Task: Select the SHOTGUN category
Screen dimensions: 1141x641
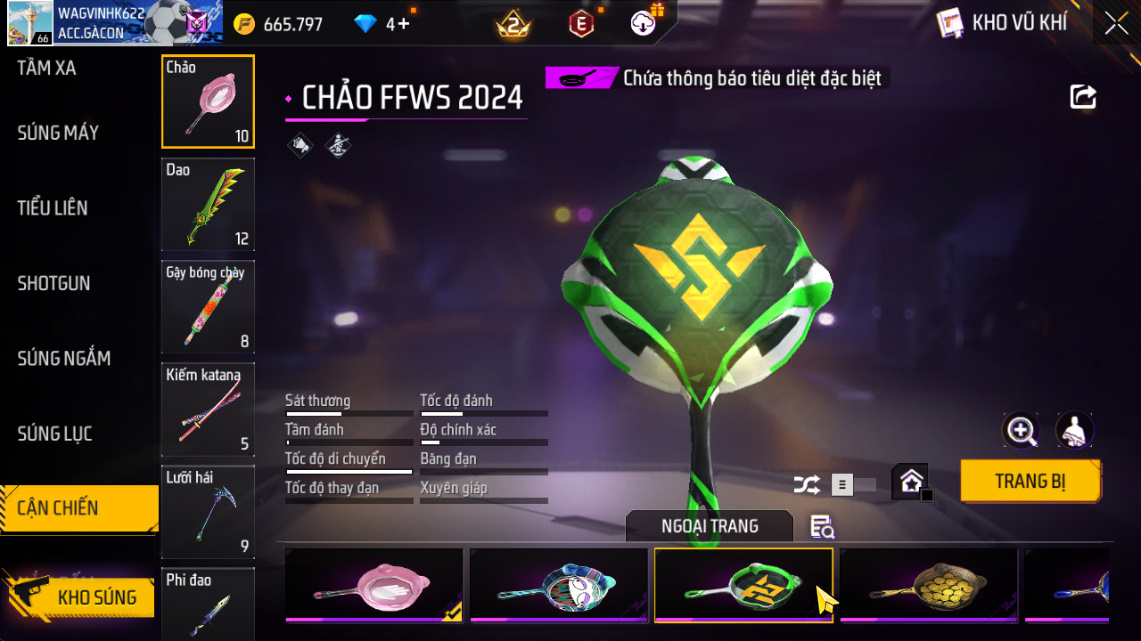Action: 54,283
